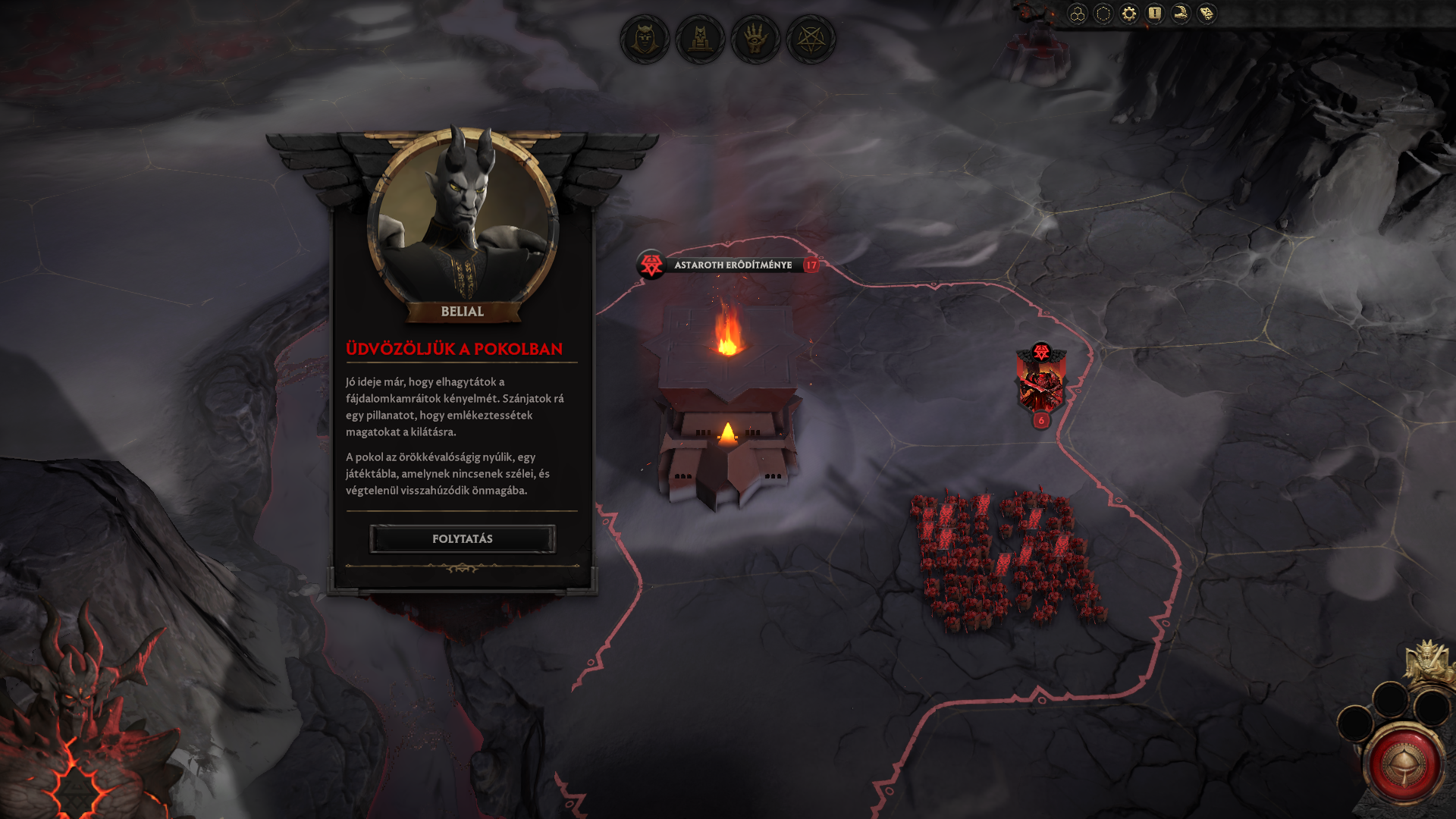Toggle the three-hexagon map overlay
1456x819 pixels.
click(x=1078, y=14)
